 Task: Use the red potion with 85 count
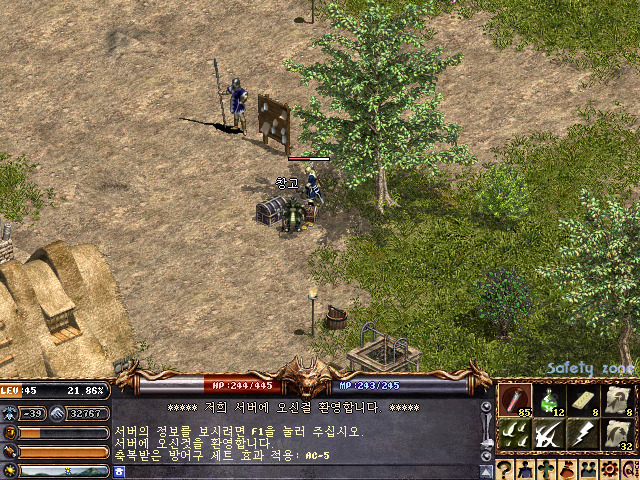pos(515,399)
